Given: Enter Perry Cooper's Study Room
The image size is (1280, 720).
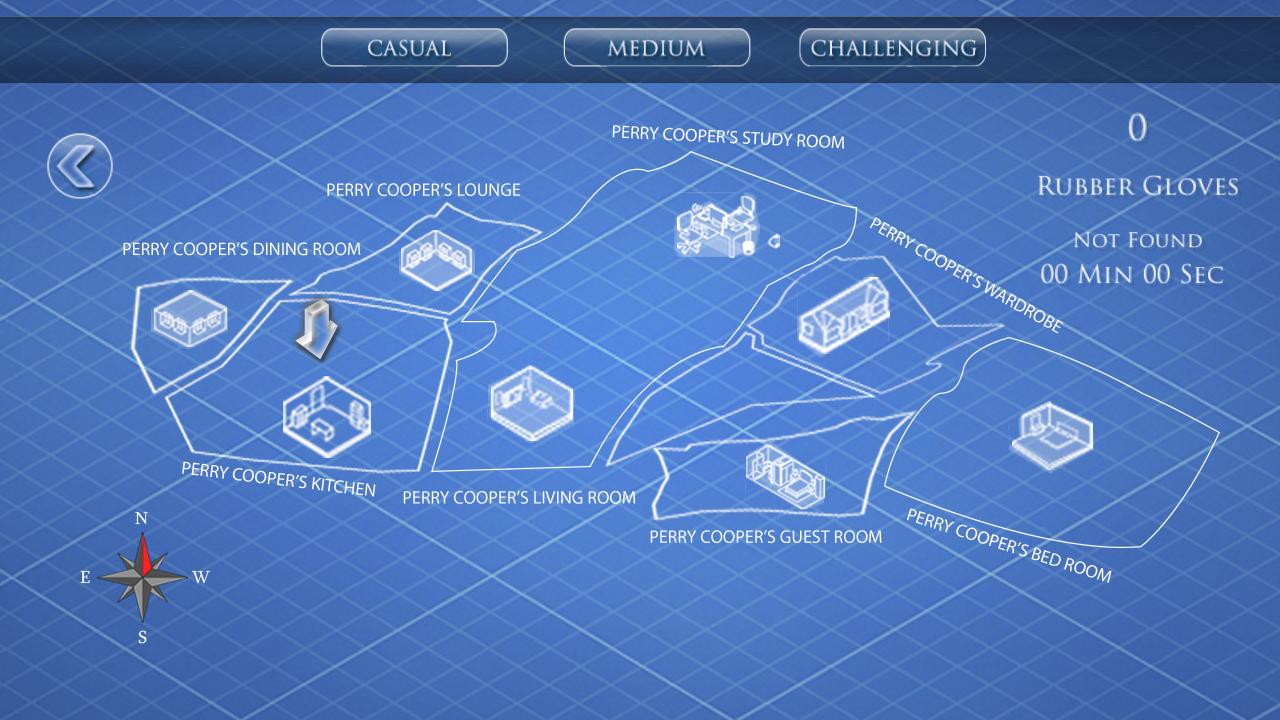Looking at the screenshot, I should click(715, 225).
